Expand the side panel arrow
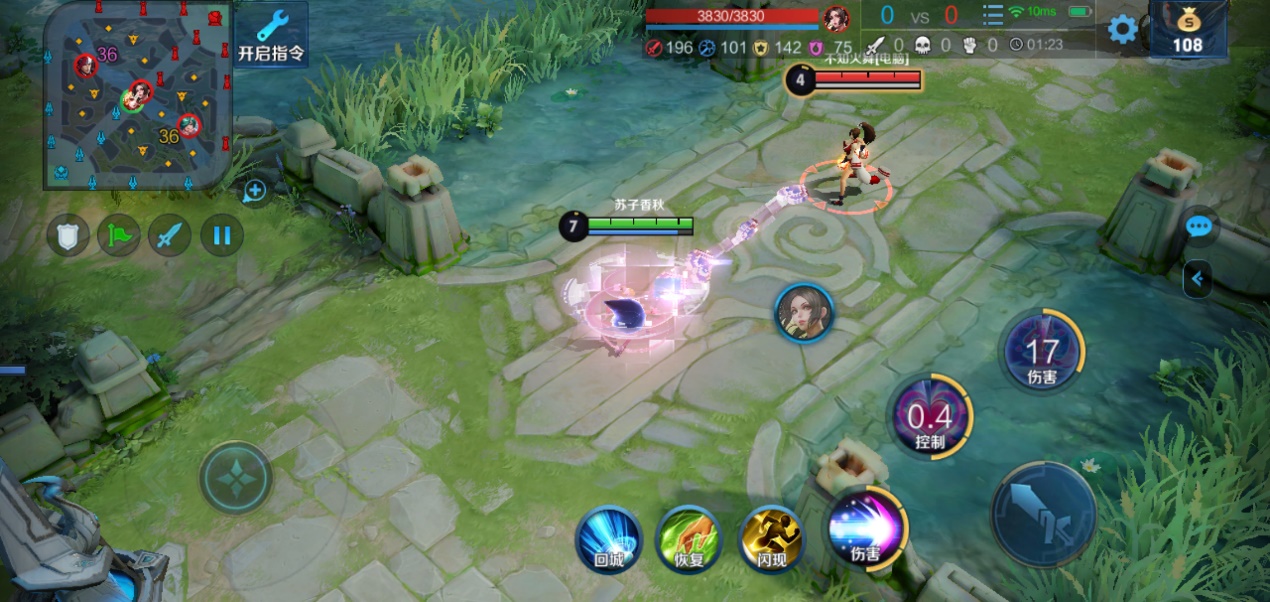The image size is (1270, 602). tap(1197, 278)
